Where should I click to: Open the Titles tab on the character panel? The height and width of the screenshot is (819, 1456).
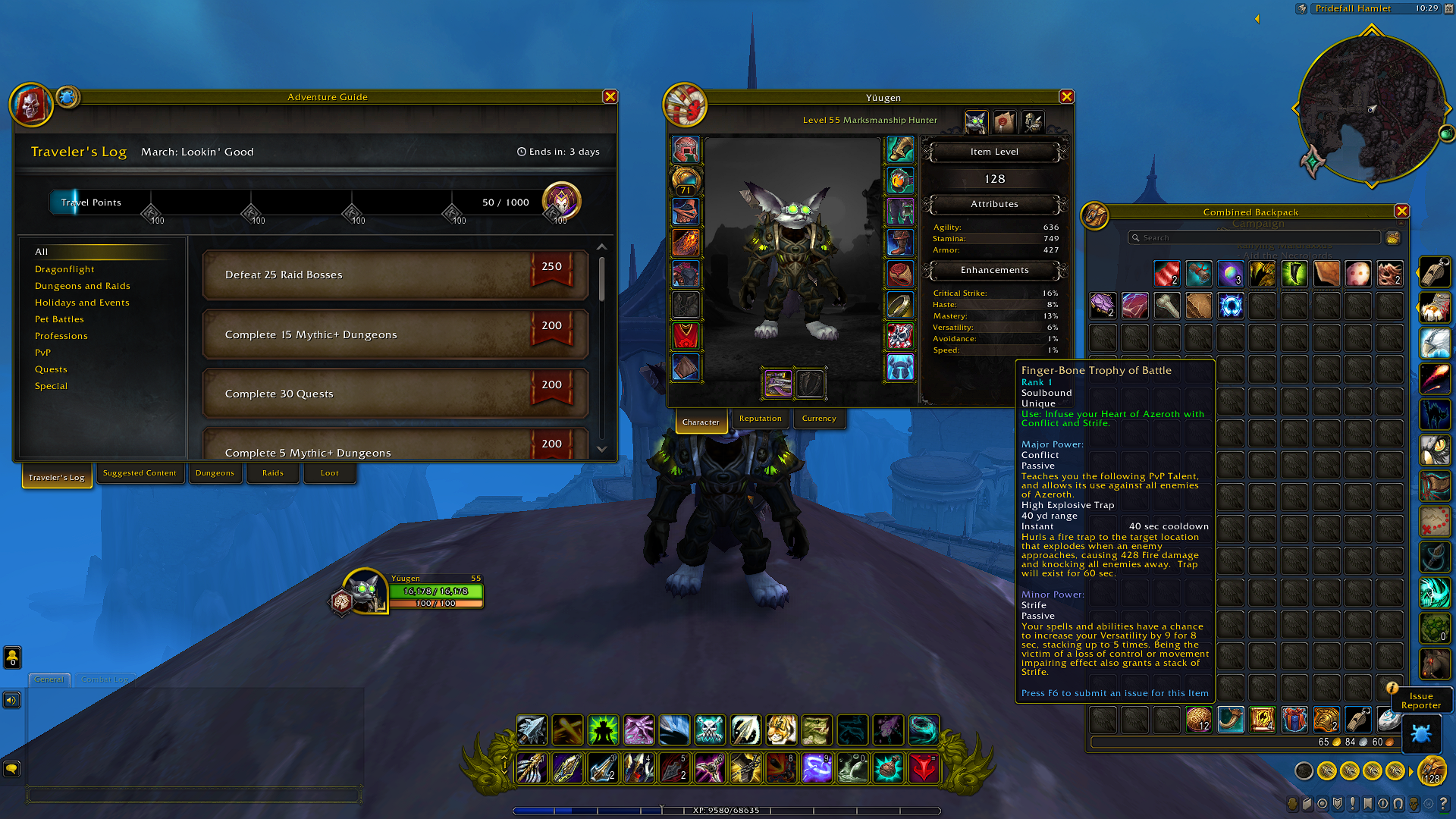coord(1004,122)
